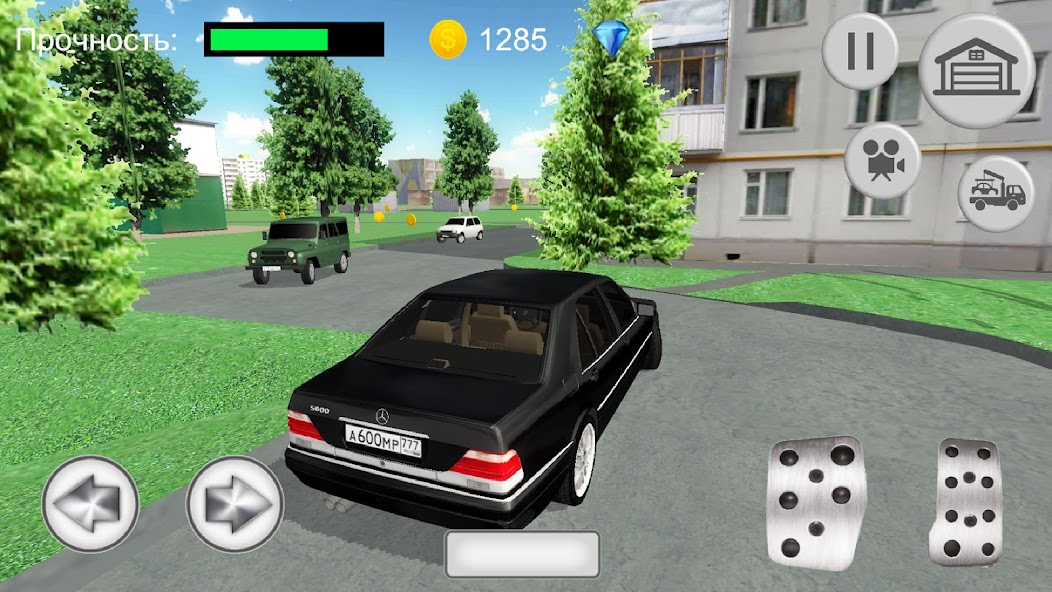This screenshot has width=1052, height=592.
Task: Steer right with the arrow button
Action: (x=235, y=503)
